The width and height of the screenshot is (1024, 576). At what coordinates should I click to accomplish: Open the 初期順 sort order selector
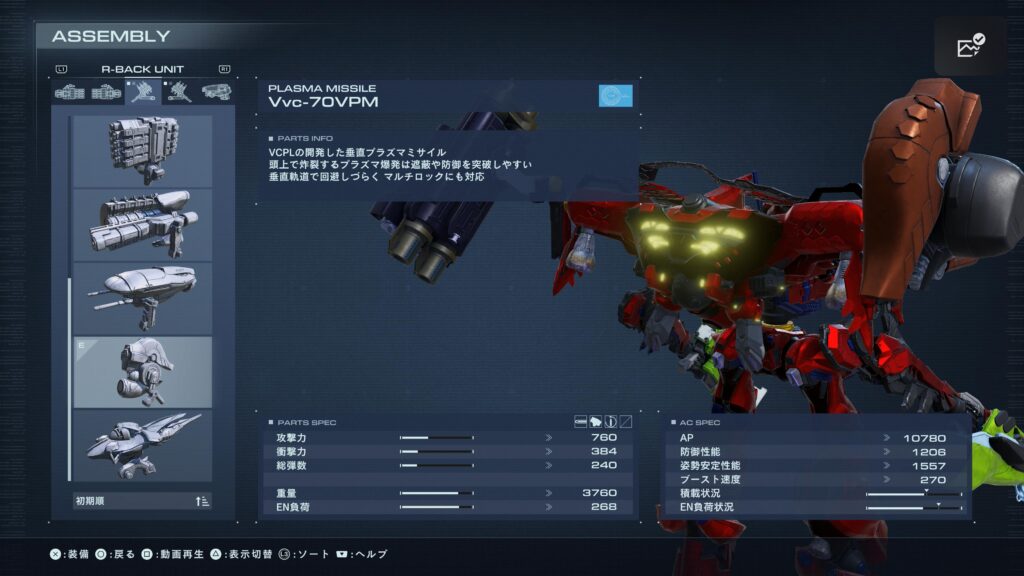pos(143,501)
